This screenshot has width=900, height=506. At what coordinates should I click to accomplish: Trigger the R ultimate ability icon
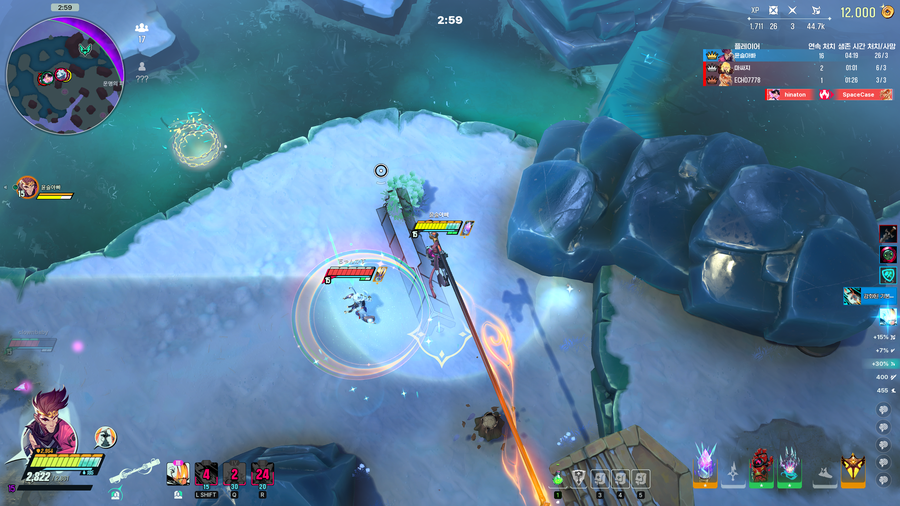262,475
